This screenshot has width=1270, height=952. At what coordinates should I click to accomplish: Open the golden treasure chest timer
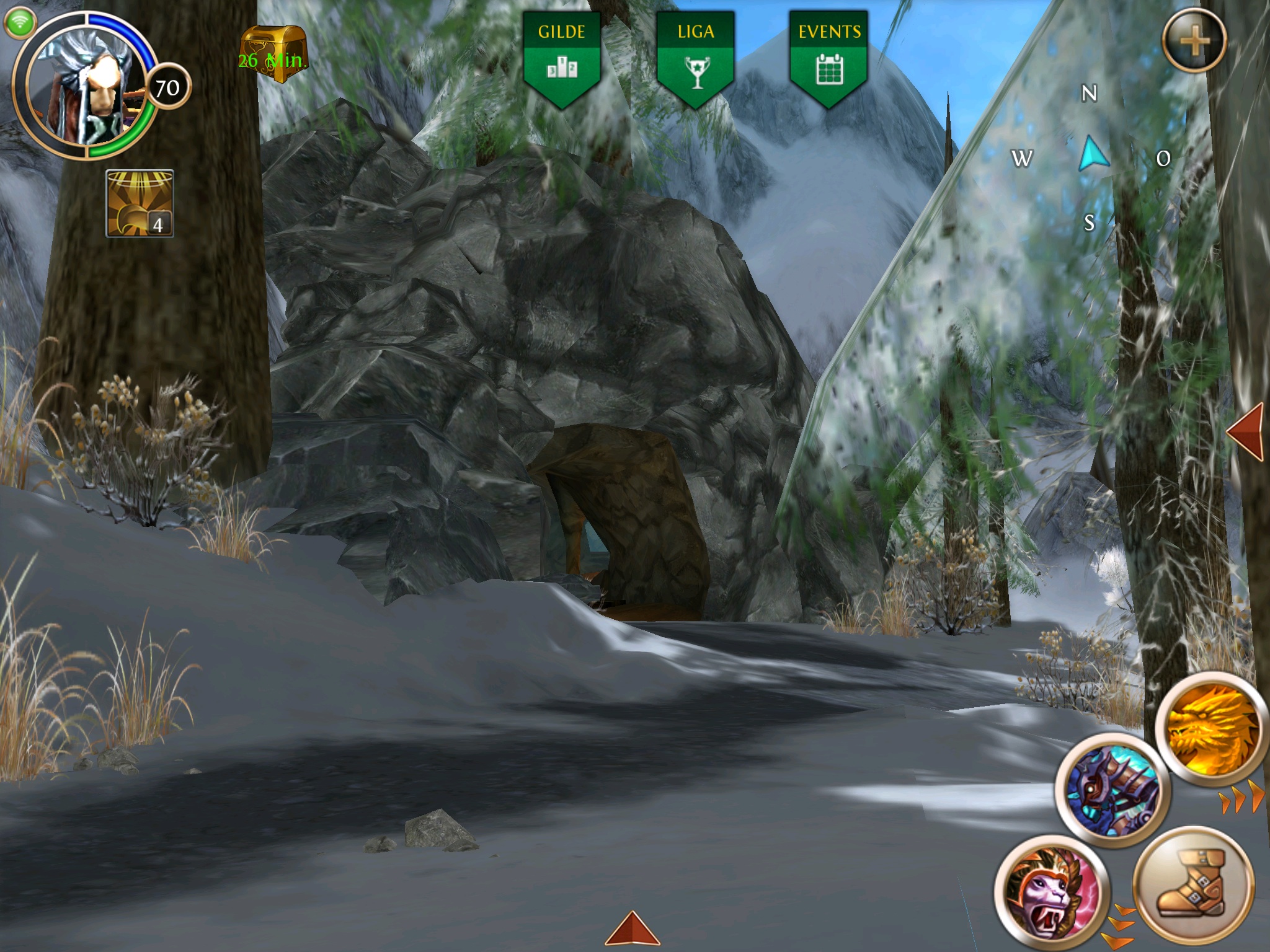[x=273, y=54]
